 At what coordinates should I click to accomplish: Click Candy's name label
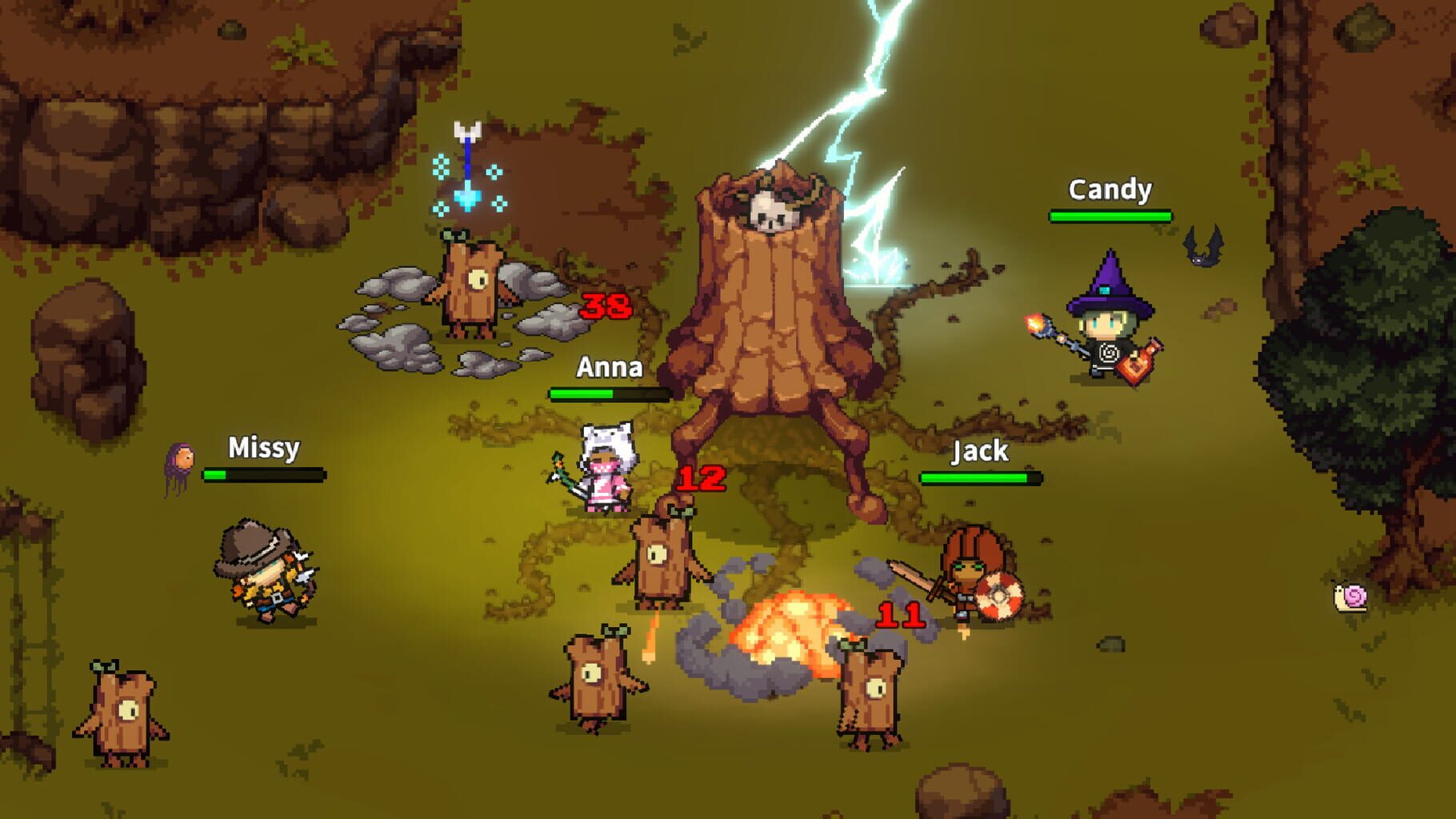point(1110,190)
